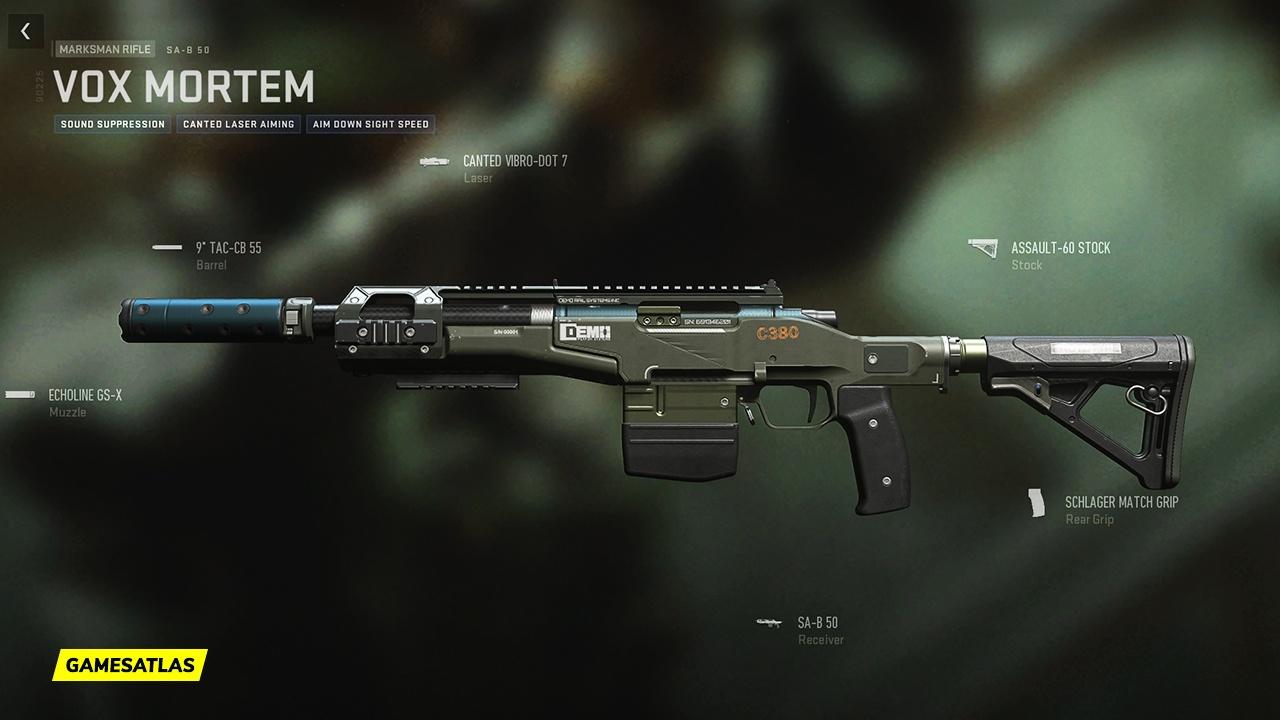Viewport: 1280px width, 720px height.
Task: Choose the 9" TAC-CB 55 barrel slot
Action: 228,248
